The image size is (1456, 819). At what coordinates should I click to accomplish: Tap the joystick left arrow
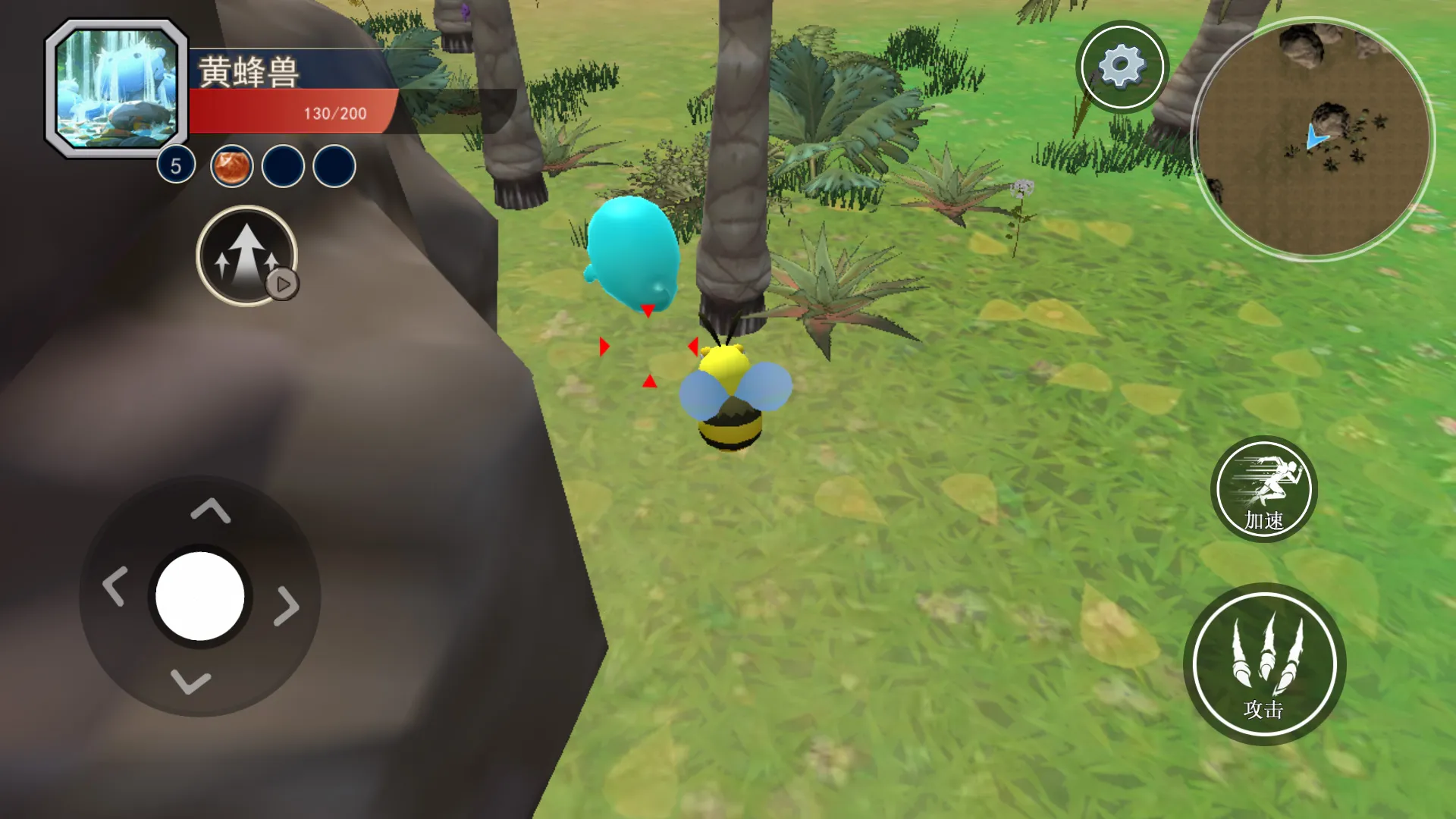(x=115, y=586)
